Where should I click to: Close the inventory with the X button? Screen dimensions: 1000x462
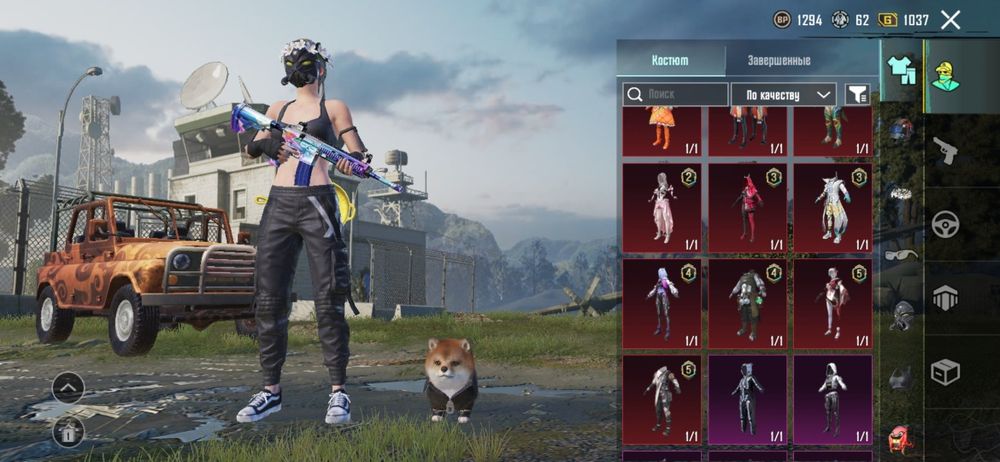coord(950,19)
